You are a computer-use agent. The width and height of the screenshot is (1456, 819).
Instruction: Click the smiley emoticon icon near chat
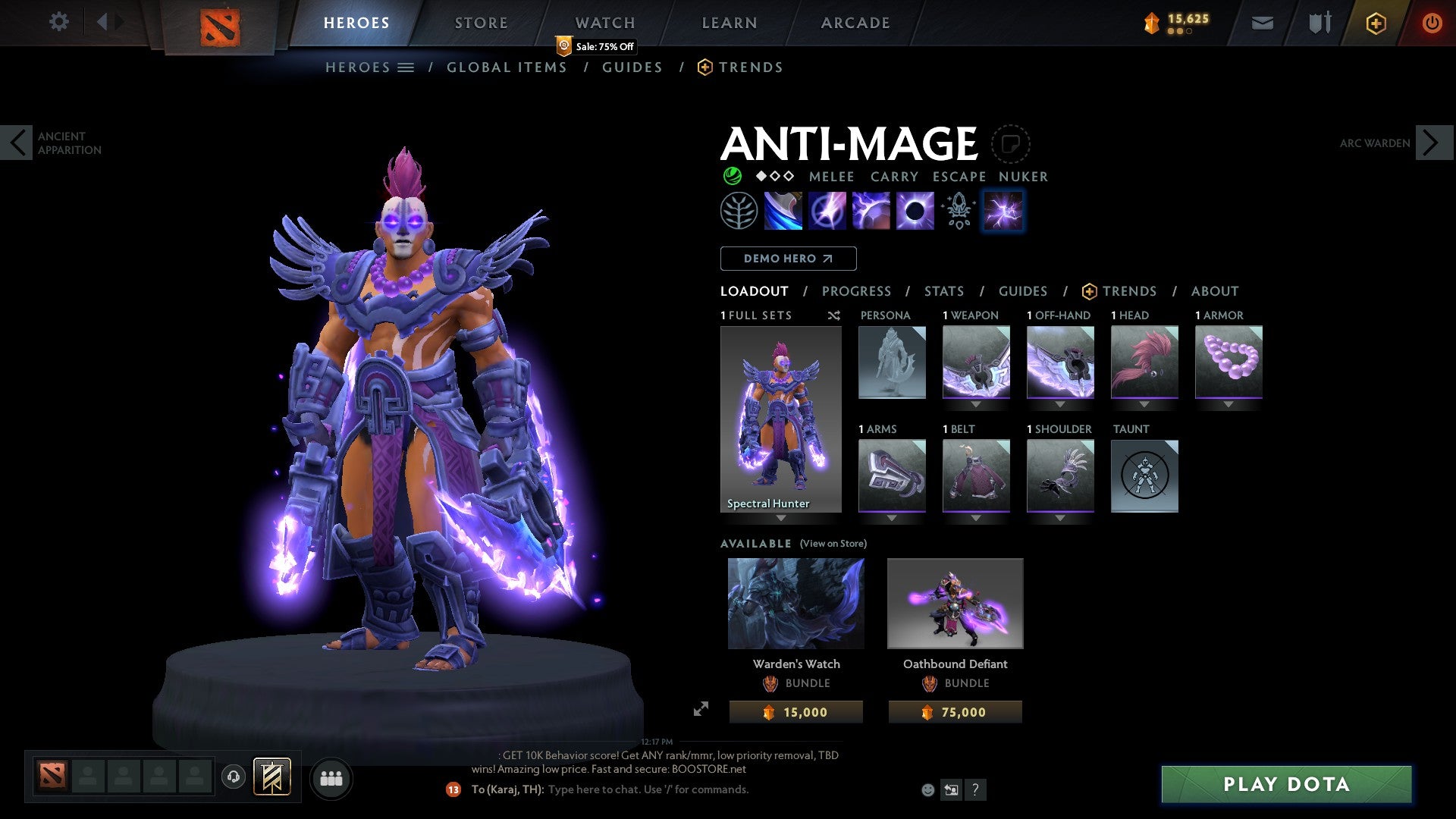coord(927,789)
